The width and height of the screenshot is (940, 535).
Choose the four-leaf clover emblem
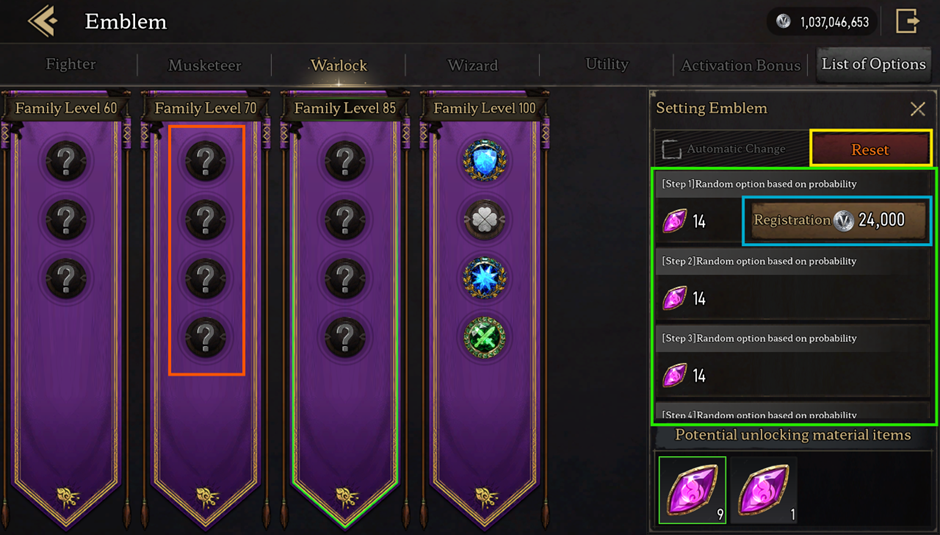click(x=485, y=219)
